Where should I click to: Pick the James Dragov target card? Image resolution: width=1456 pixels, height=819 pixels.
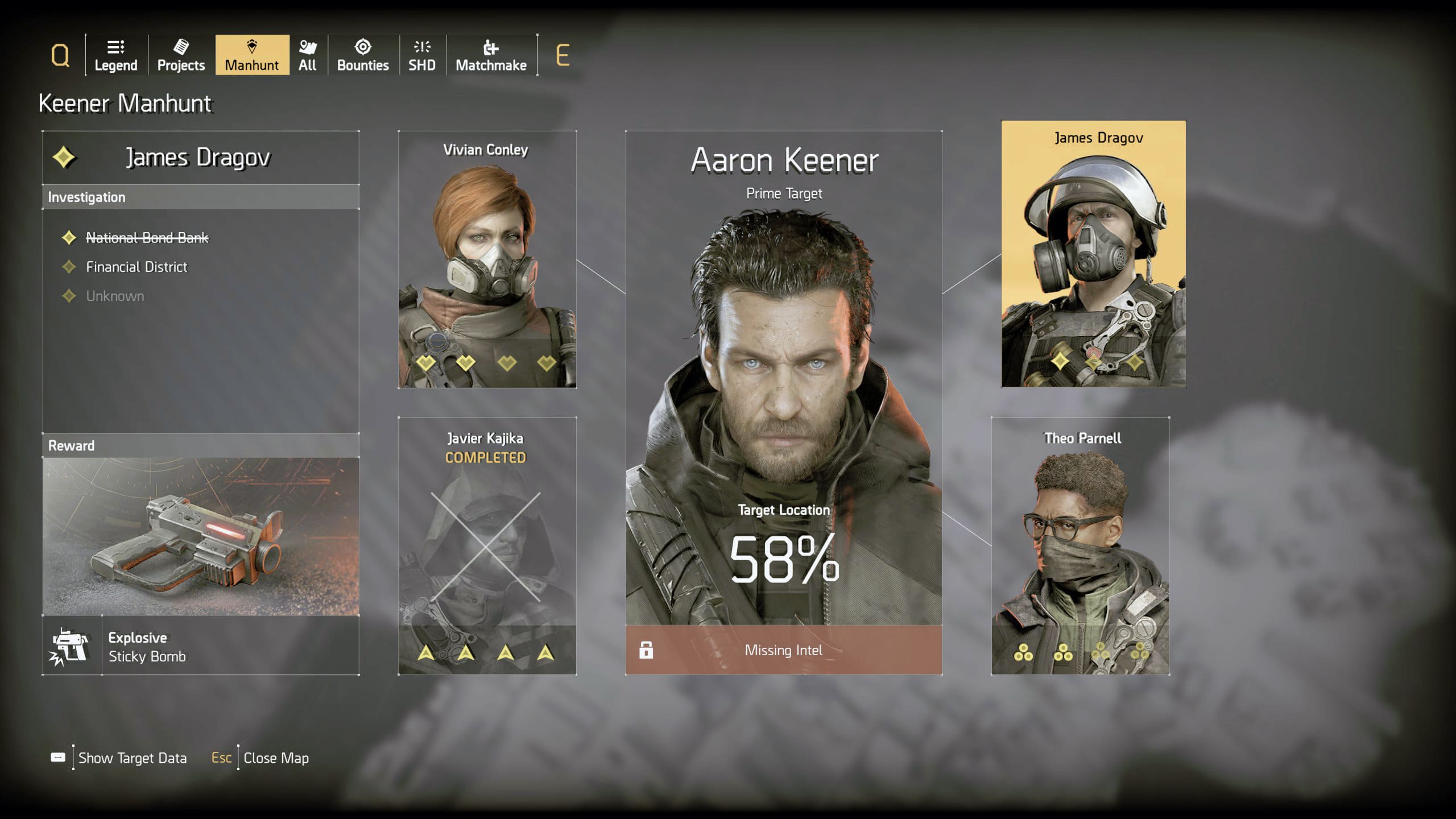click(x=1093, y=254)
